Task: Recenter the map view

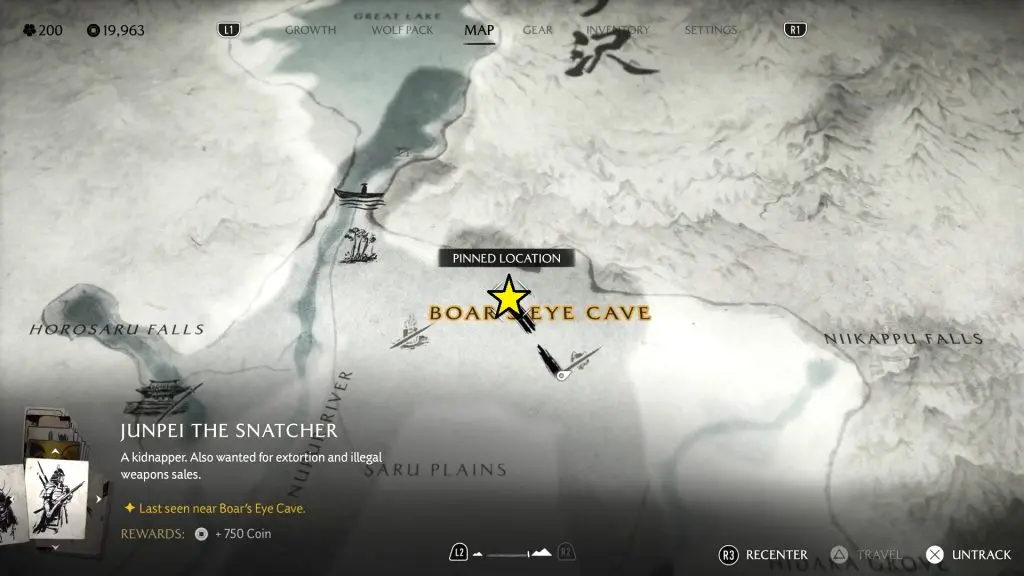Action: pos(764,554)
